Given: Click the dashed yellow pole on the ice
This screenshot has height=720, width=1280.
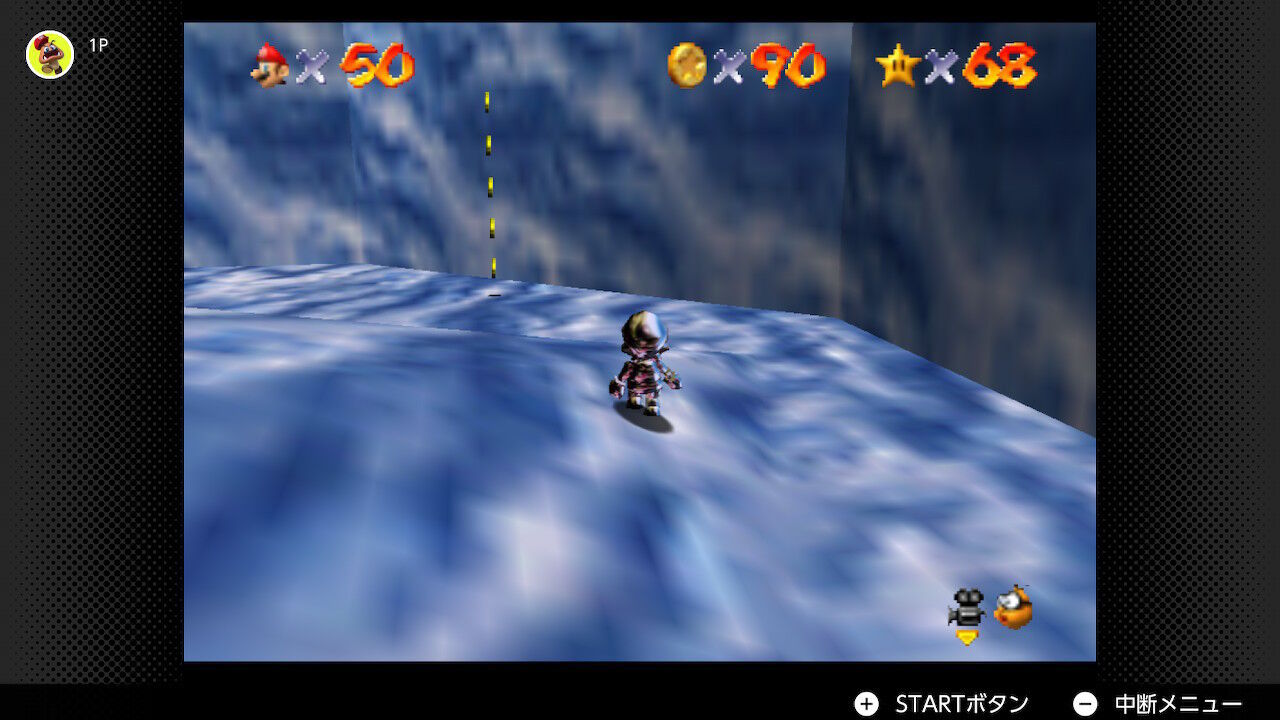Looking at the screenshot, I should pyautogui.click(x=489, y=190).
